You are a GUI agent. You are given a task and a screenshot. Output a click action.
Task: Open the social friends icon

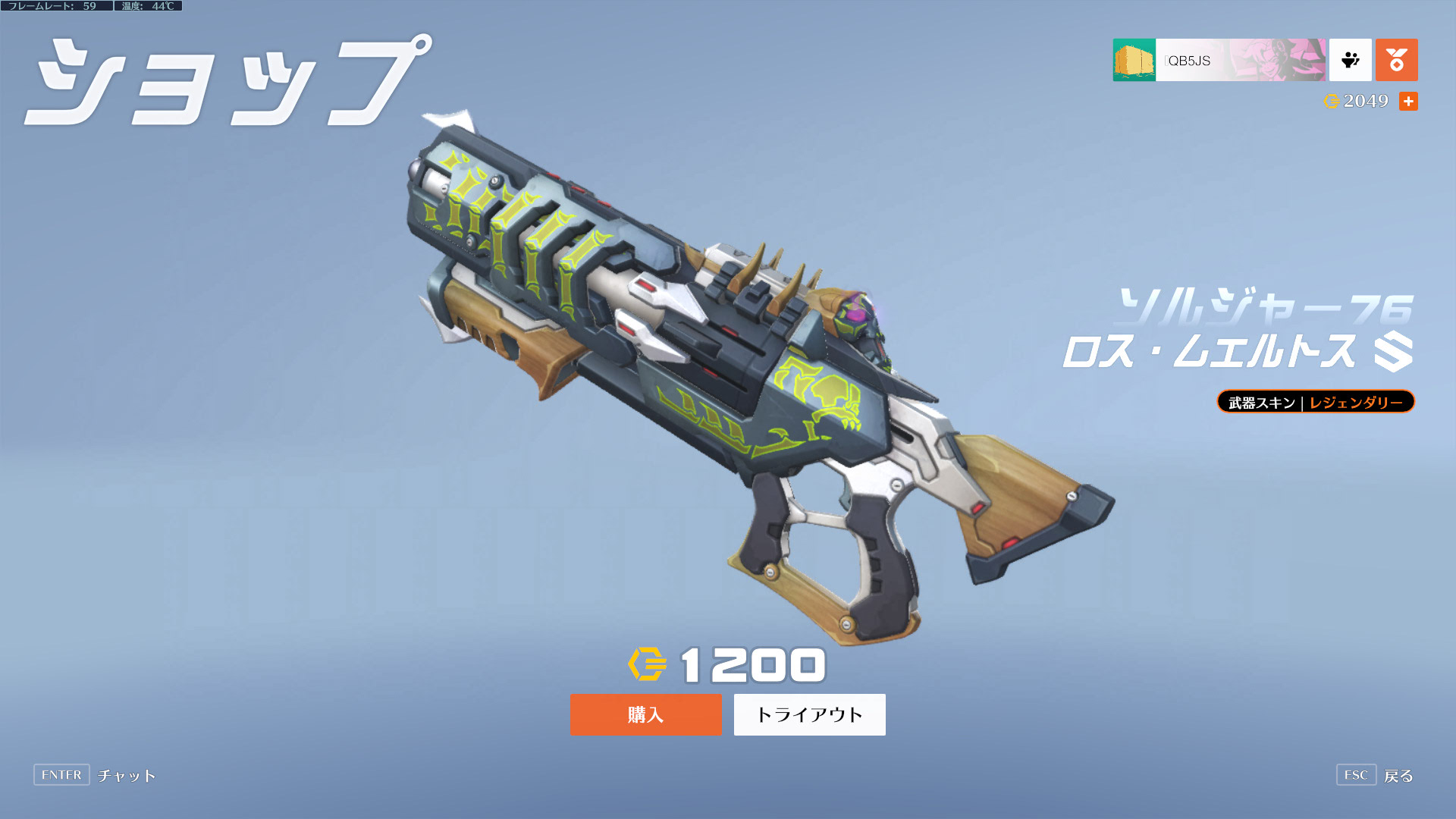[1350, 60]
